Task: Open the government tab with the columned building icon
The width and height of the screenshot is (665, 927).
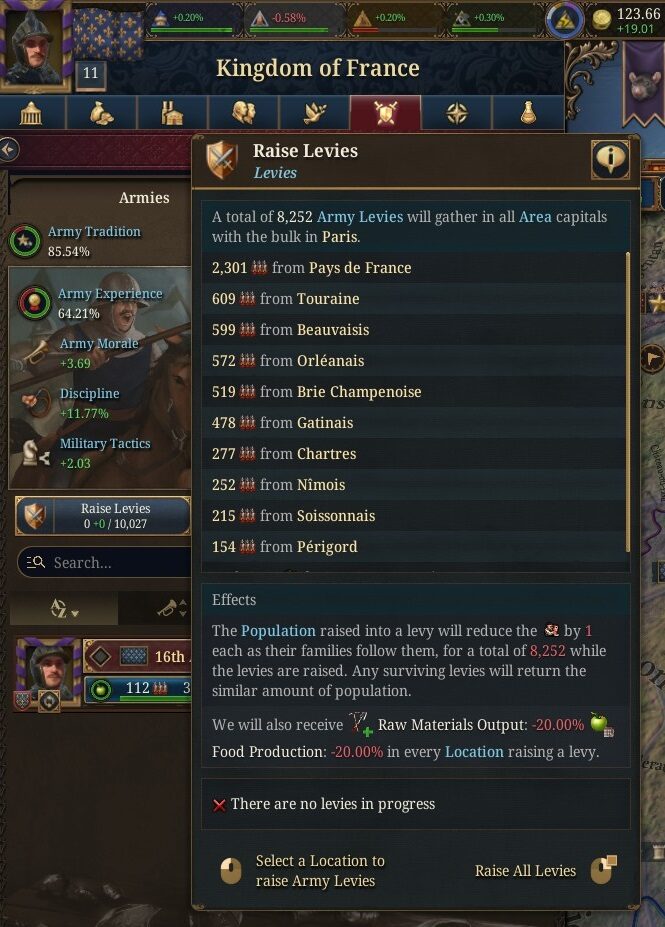Action: pos(32,114)
